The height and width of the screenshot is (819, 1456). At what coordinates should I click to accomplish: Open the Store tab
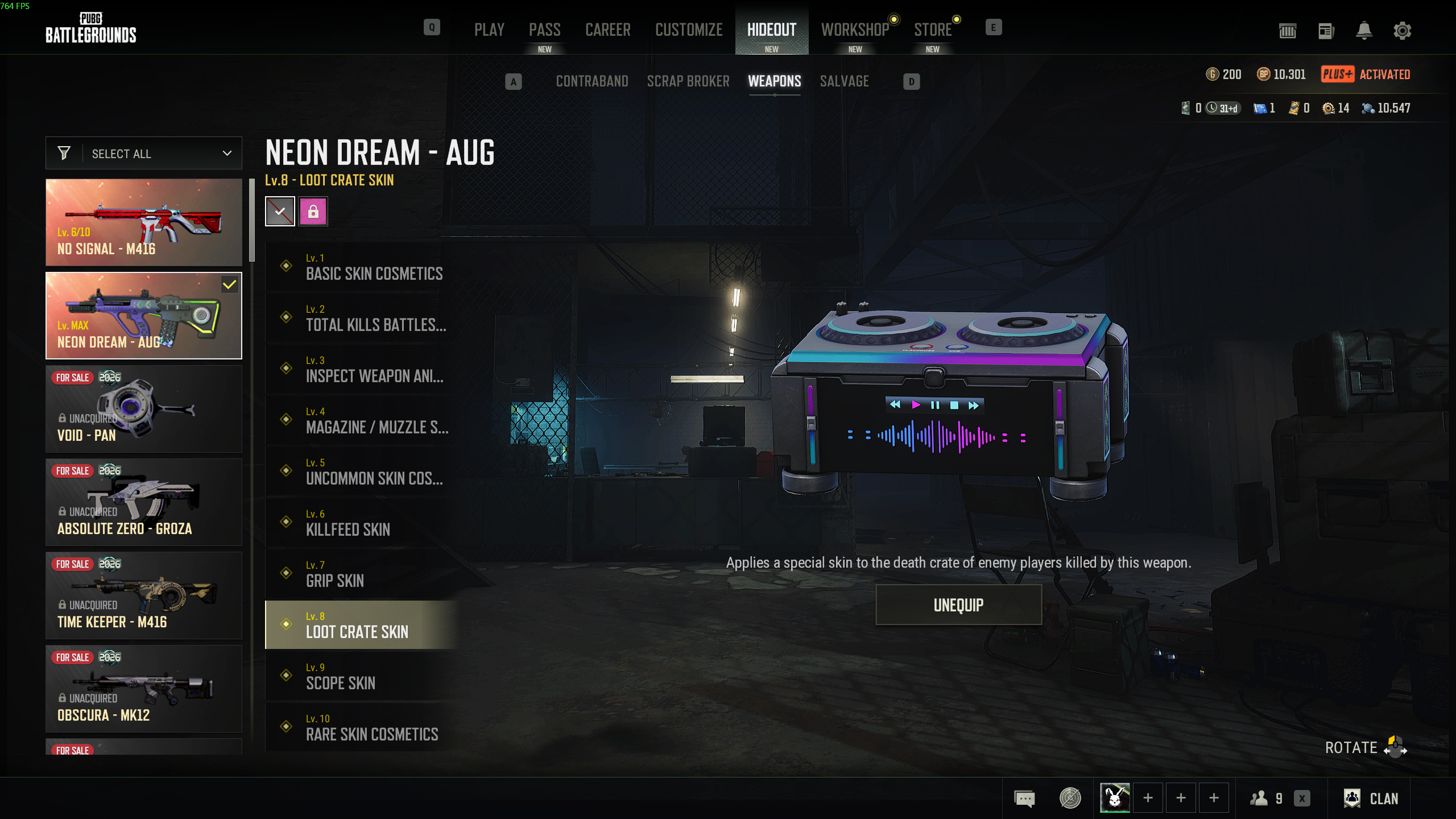[x=933, y=30]
